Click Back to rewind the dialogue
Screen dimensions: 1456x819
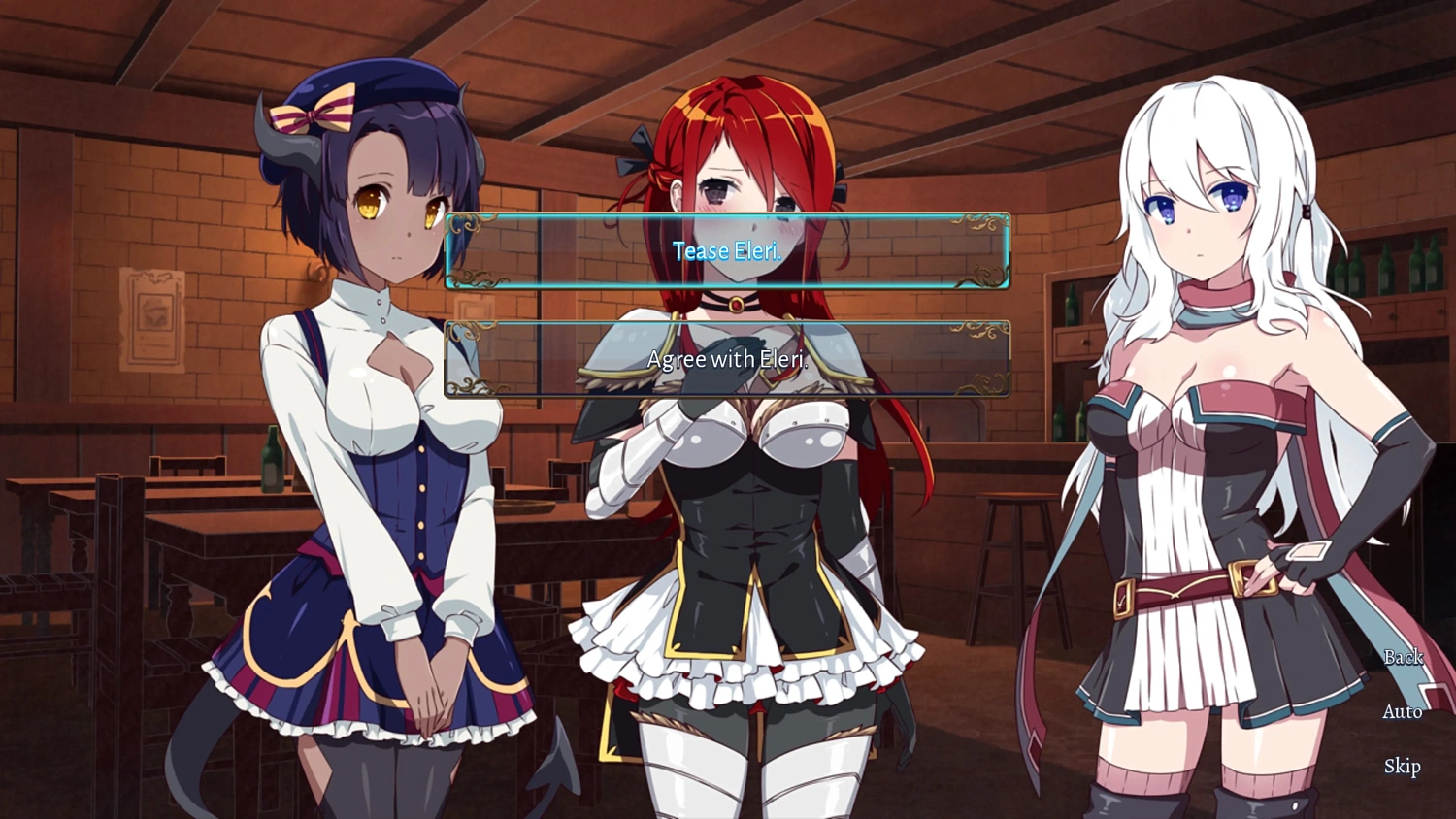pyautogui.click(x=1402, y=657)
